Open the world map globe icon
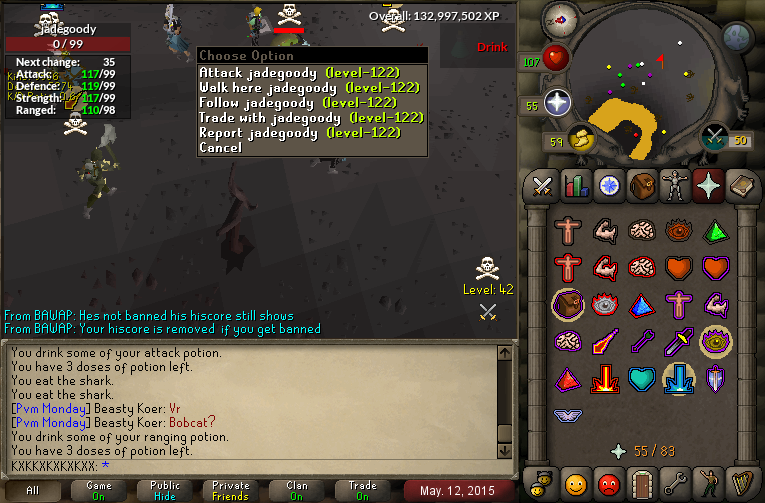The width and height of the screenshot is (765, 503). 737,38
